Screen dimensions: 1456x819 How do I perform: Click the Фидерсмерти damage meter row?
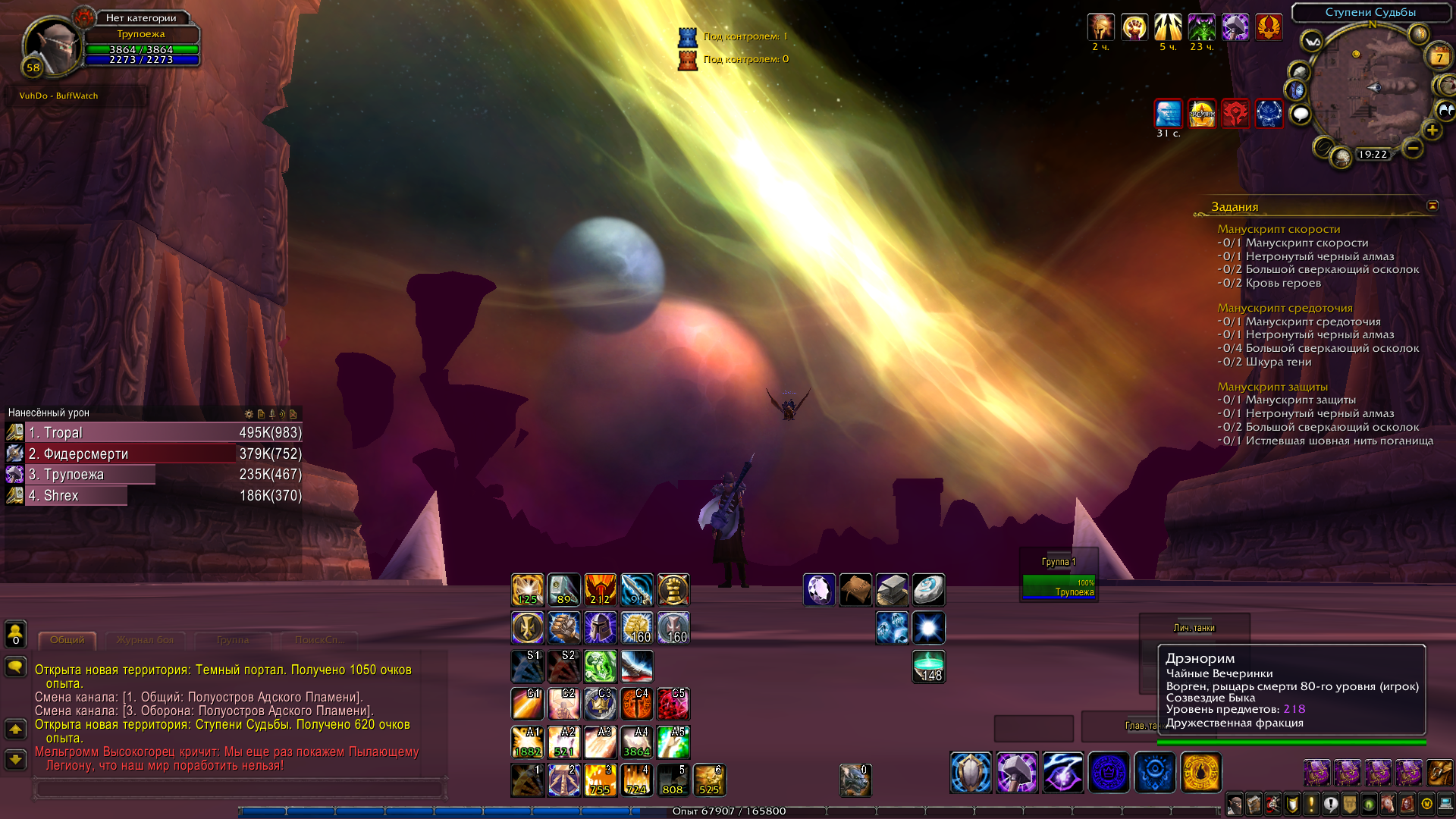(x=153, y=453)
